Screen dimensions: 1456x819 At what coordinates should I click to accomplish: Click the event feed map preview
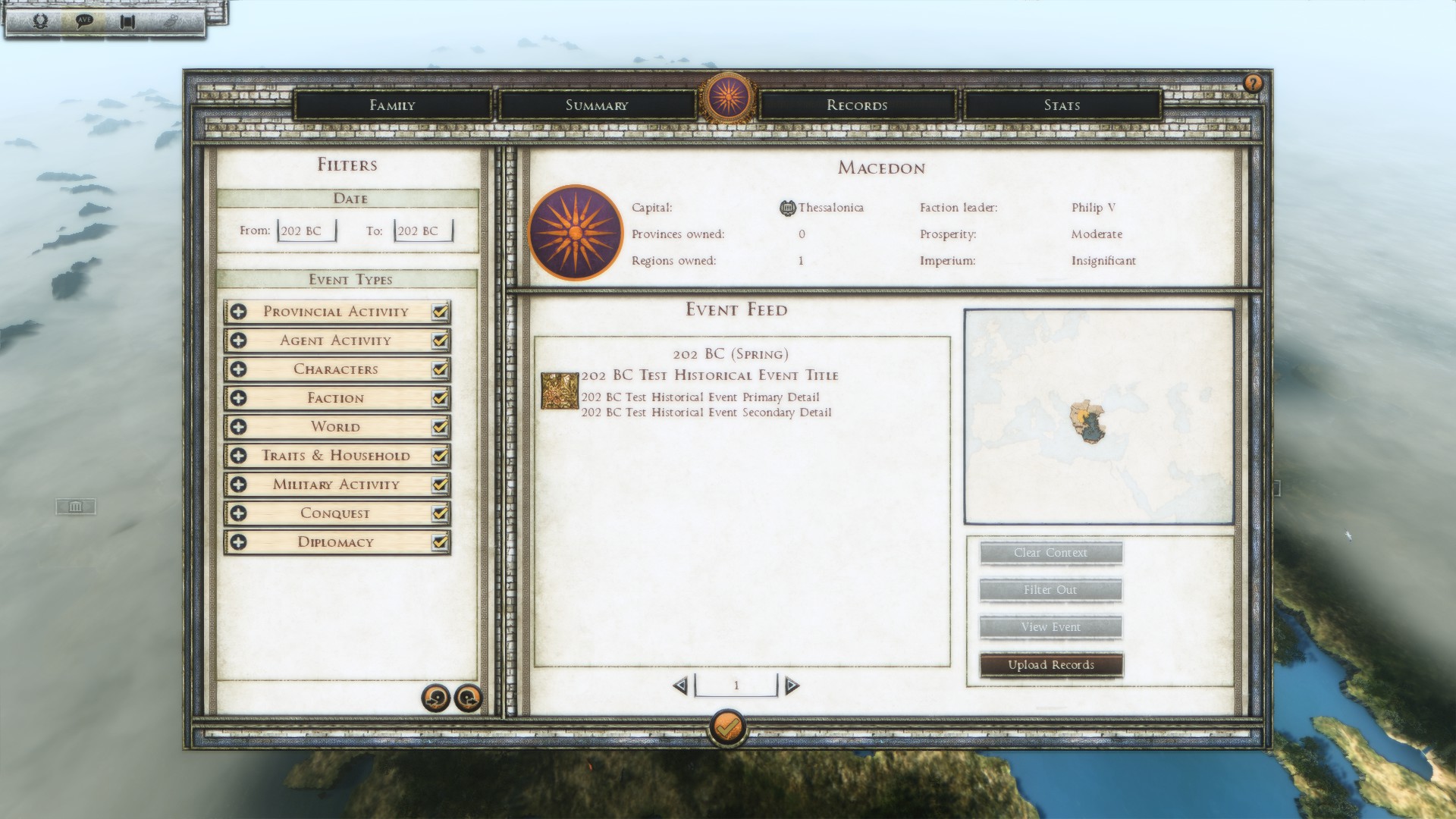tap(1099, 416)
